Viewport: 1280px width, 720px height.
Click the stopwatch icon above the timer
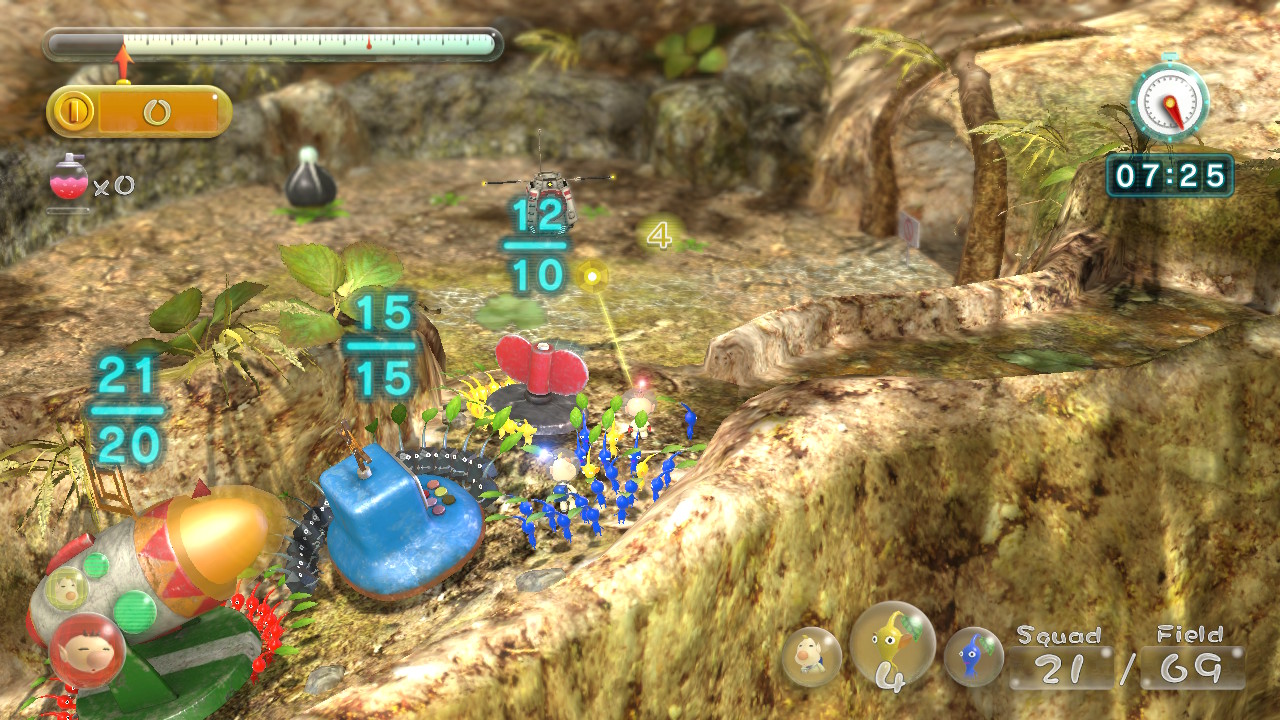(1169, 99)
